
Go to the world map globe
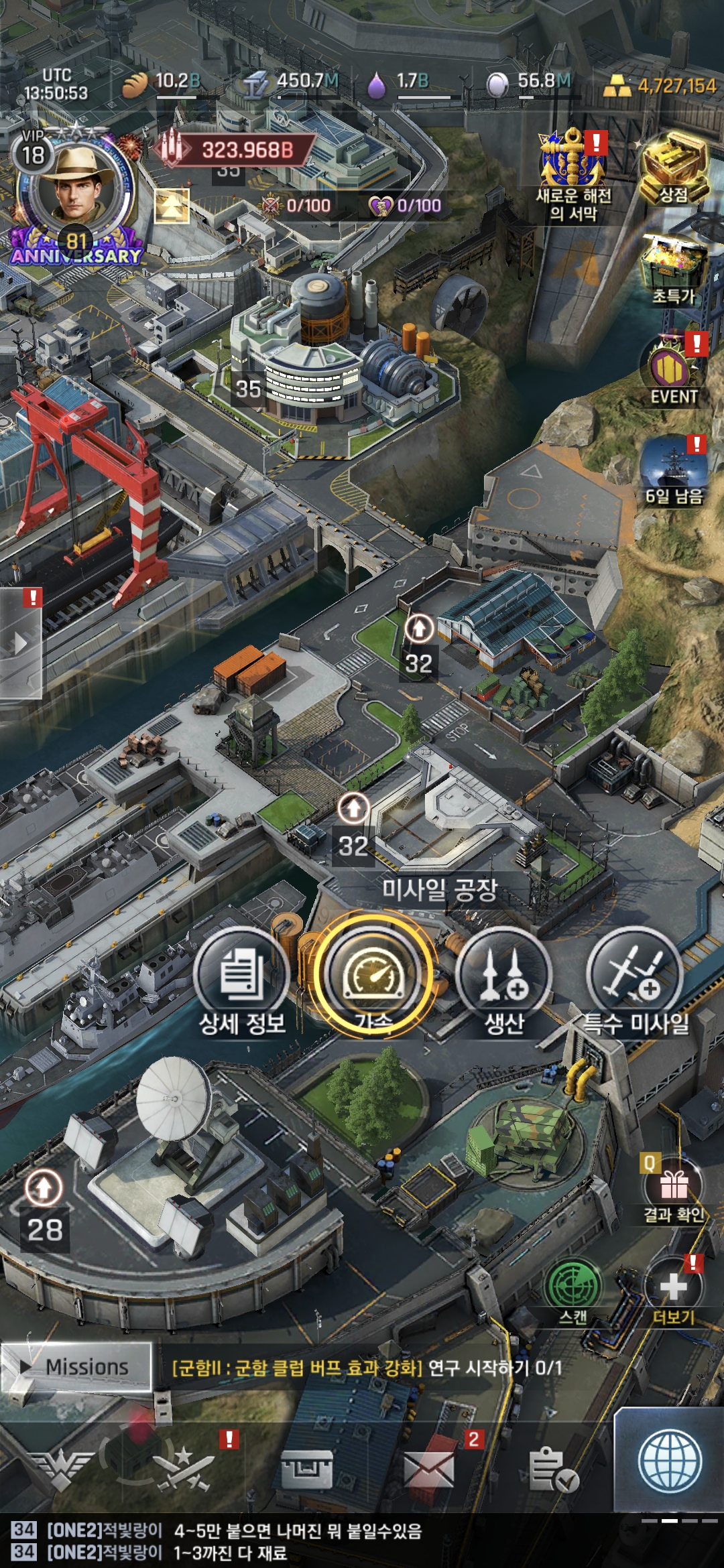(x=670, y=1462)
